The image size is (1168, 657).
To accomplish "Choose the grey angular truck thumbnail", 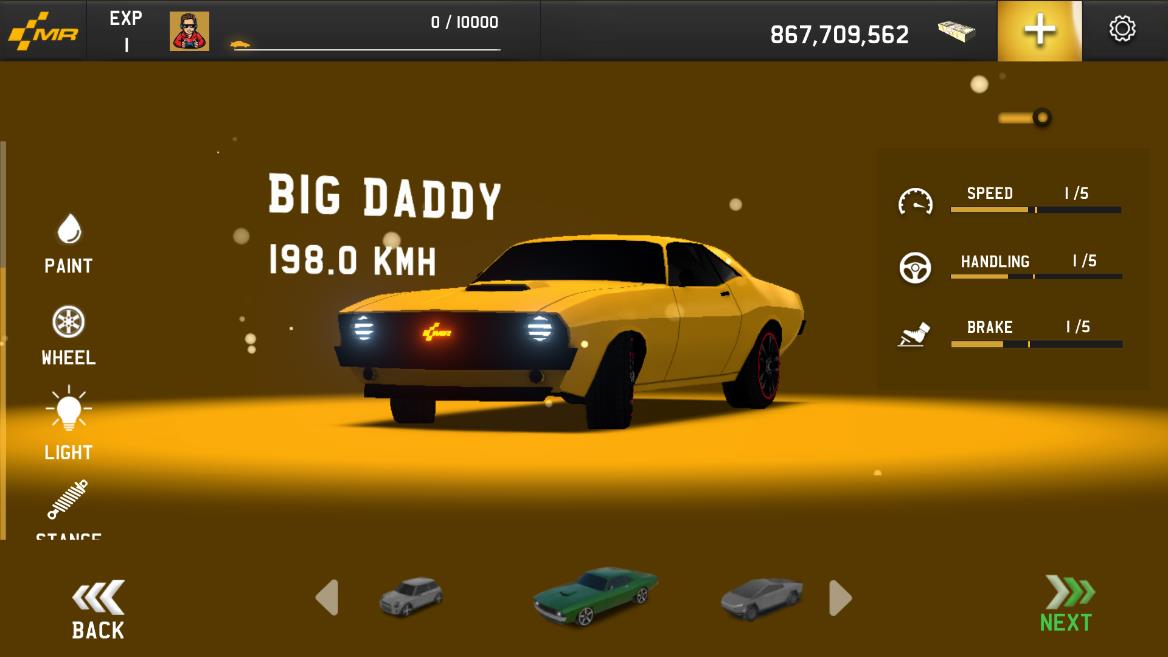I will point(762,597).
